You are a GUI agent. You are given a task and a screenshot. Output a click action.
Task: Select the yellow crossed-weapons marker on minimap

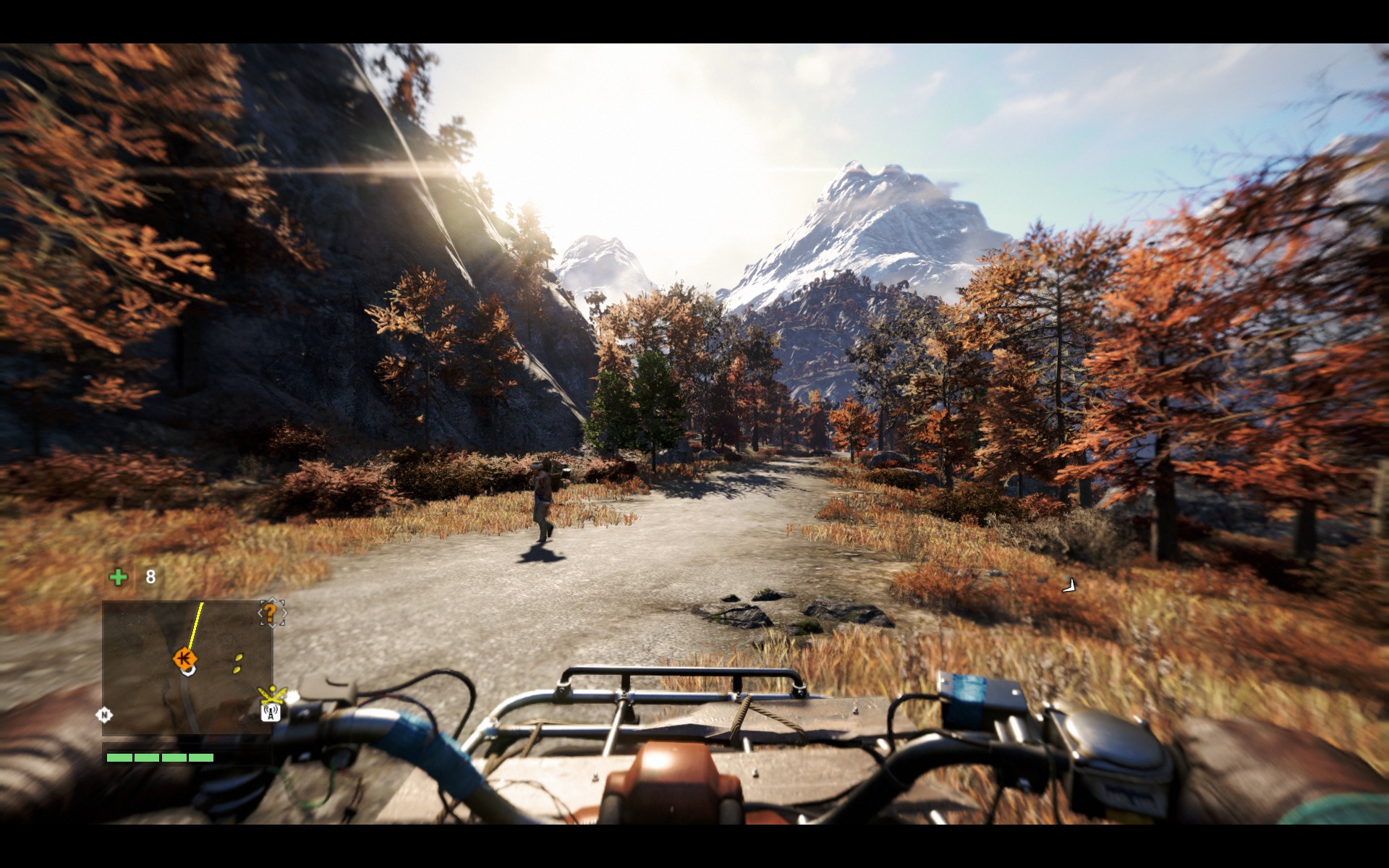(x=273, y=695)
